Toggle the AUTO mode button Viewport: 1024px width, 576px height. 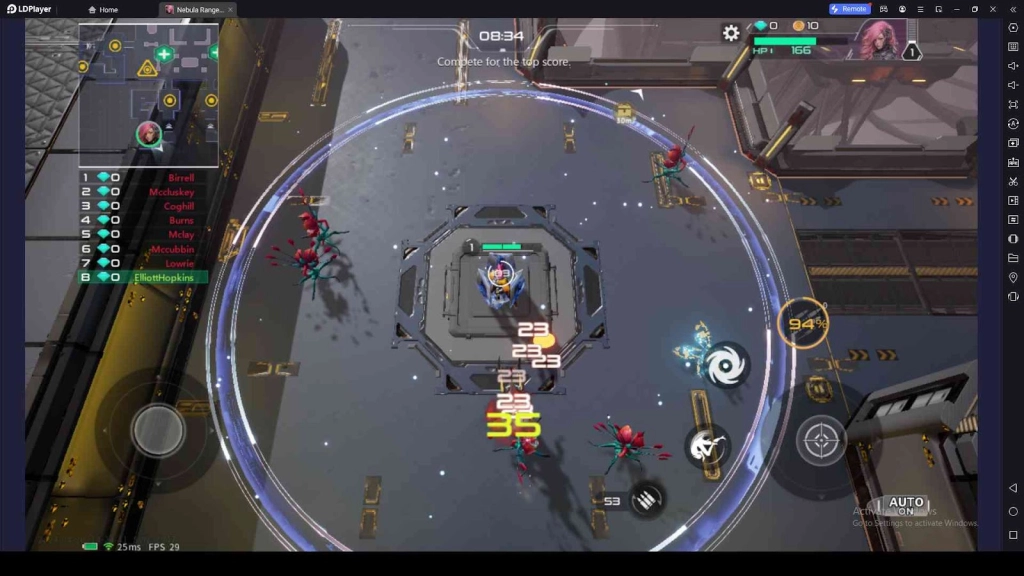(x=906, y=506)
